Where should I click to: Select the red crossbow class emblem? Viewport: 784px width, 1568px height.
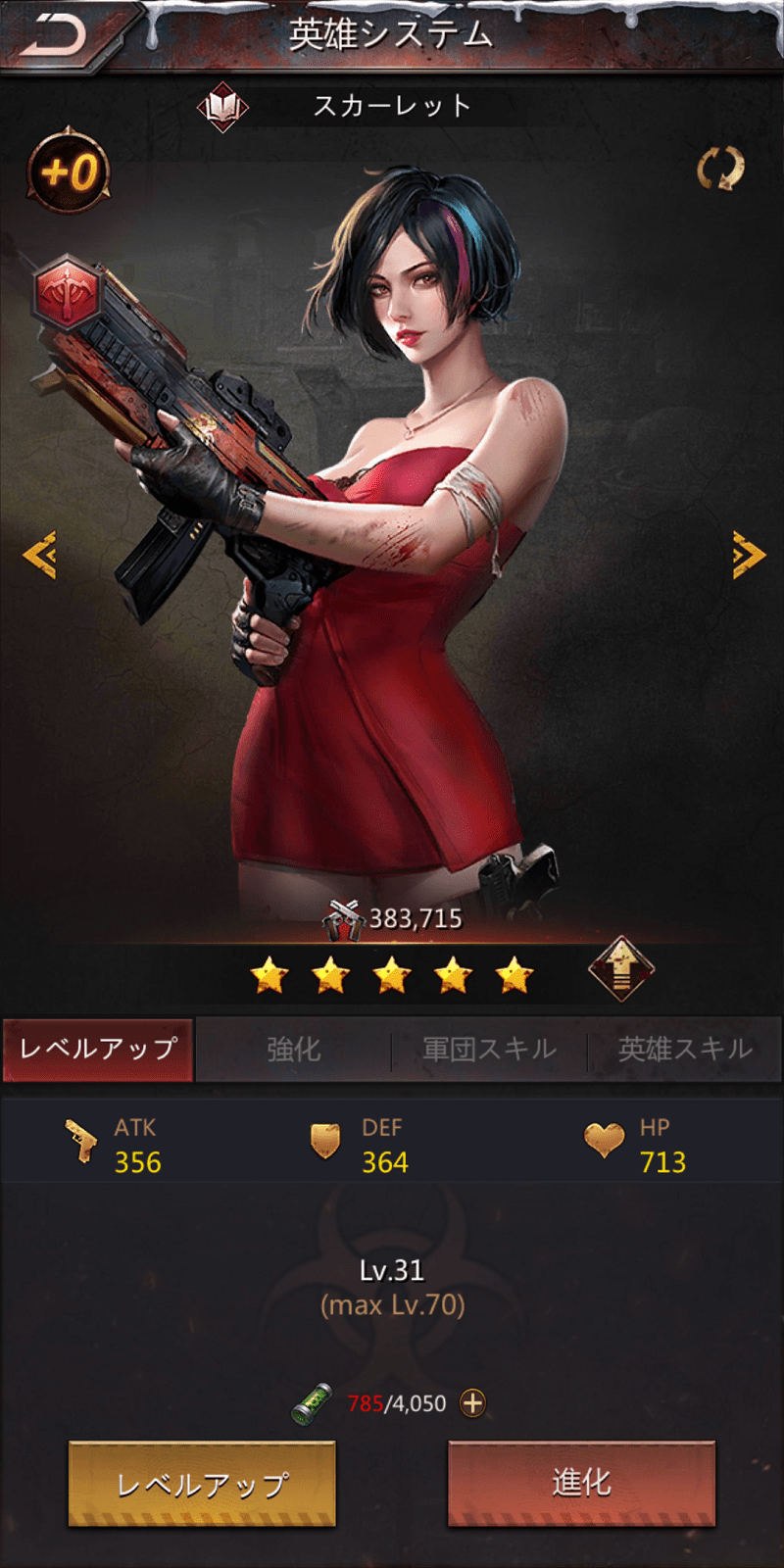click(65, 292)
